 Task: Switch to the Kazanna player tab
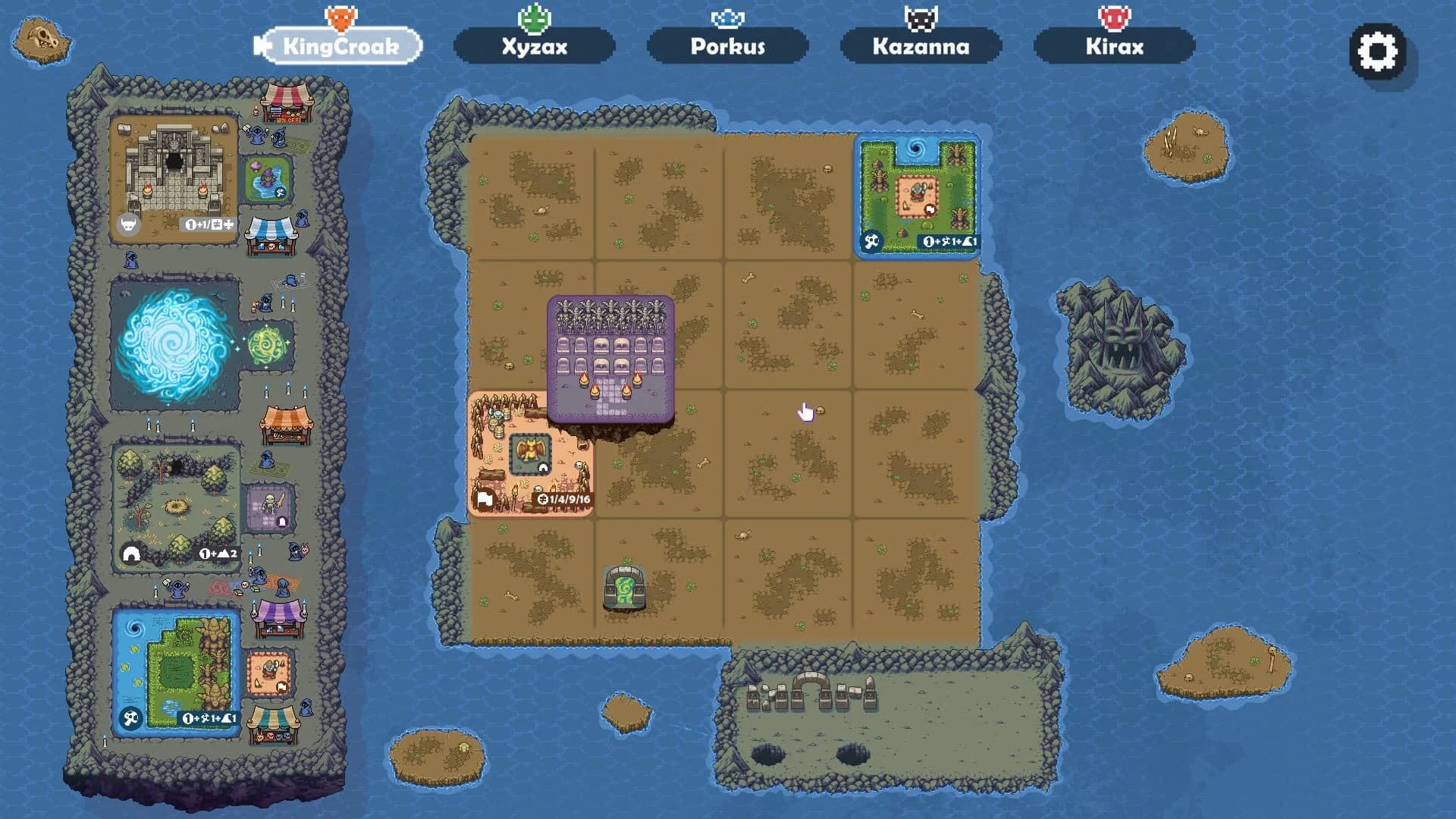pyautogui.click(x=920, y=46)
